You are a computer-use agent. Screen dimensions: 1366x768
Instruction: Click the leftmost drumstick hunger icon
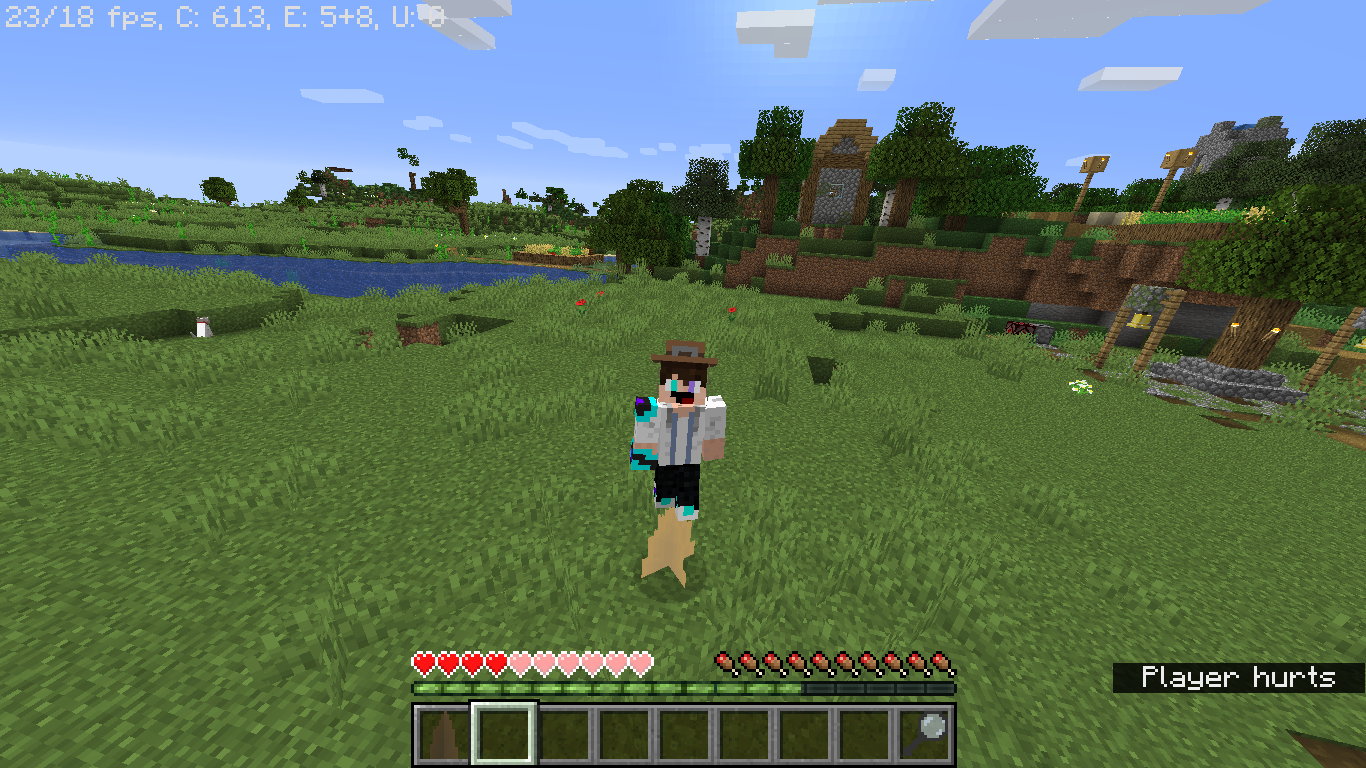pos(722,662)
